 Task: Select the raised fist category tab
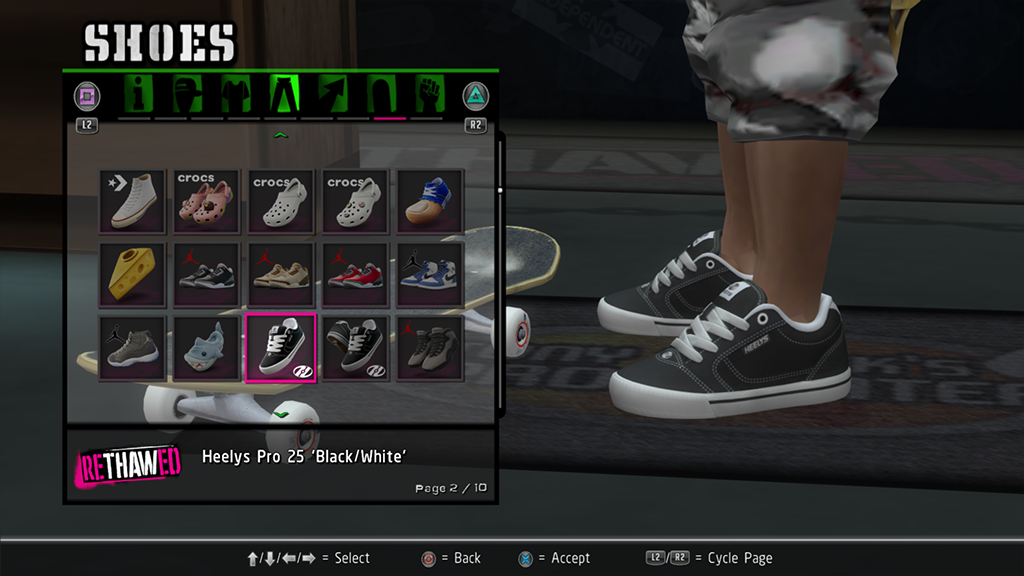pos(428,95)
